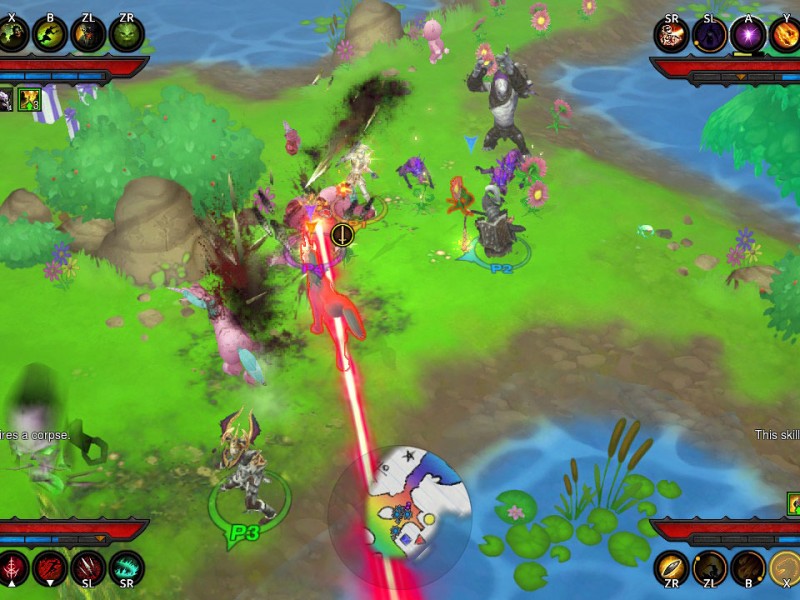Click the pale creature portrait status icon

pos(6,99)
